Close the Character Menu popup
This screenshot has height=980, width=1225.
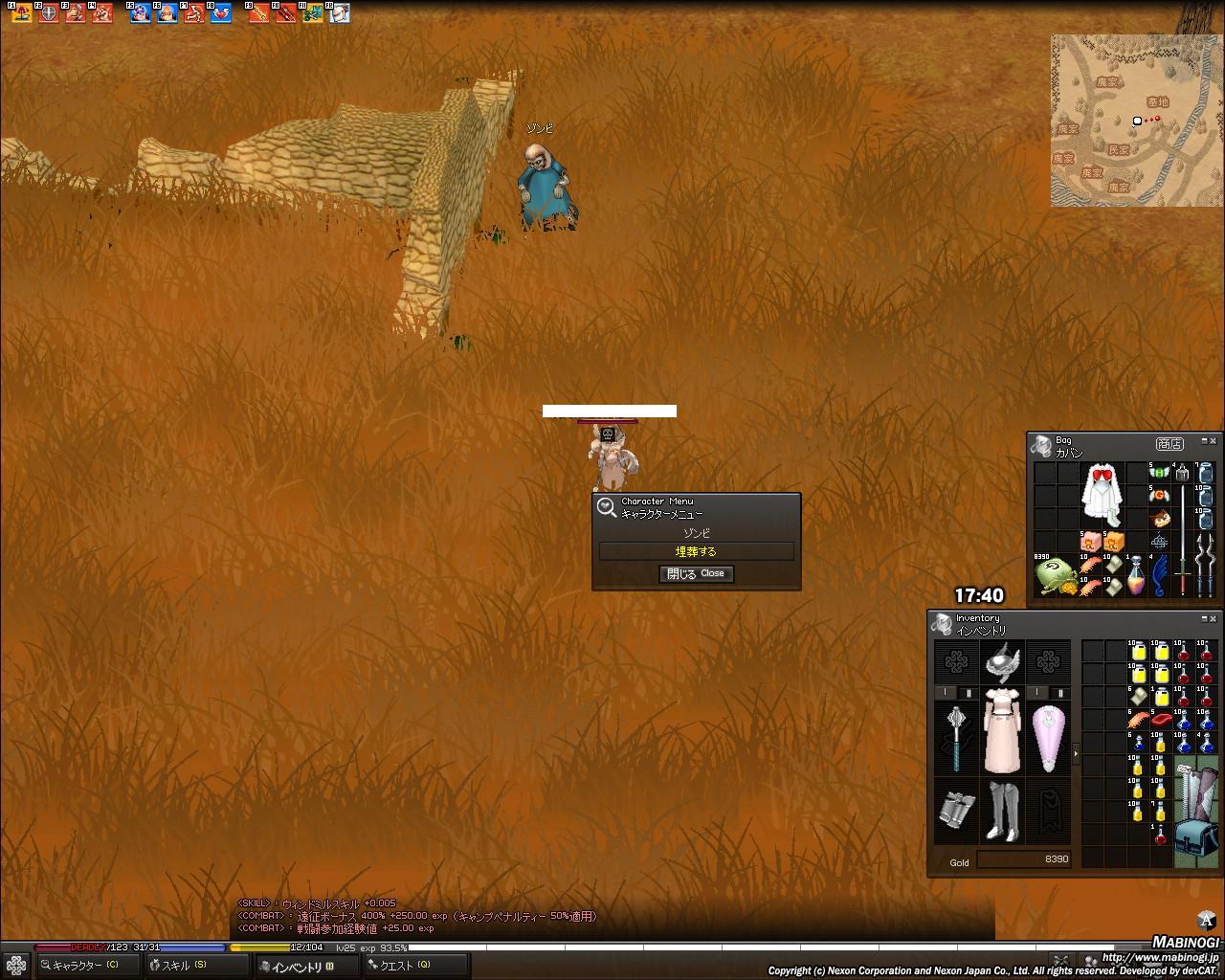pyautogui.click(x=697, y=573)
